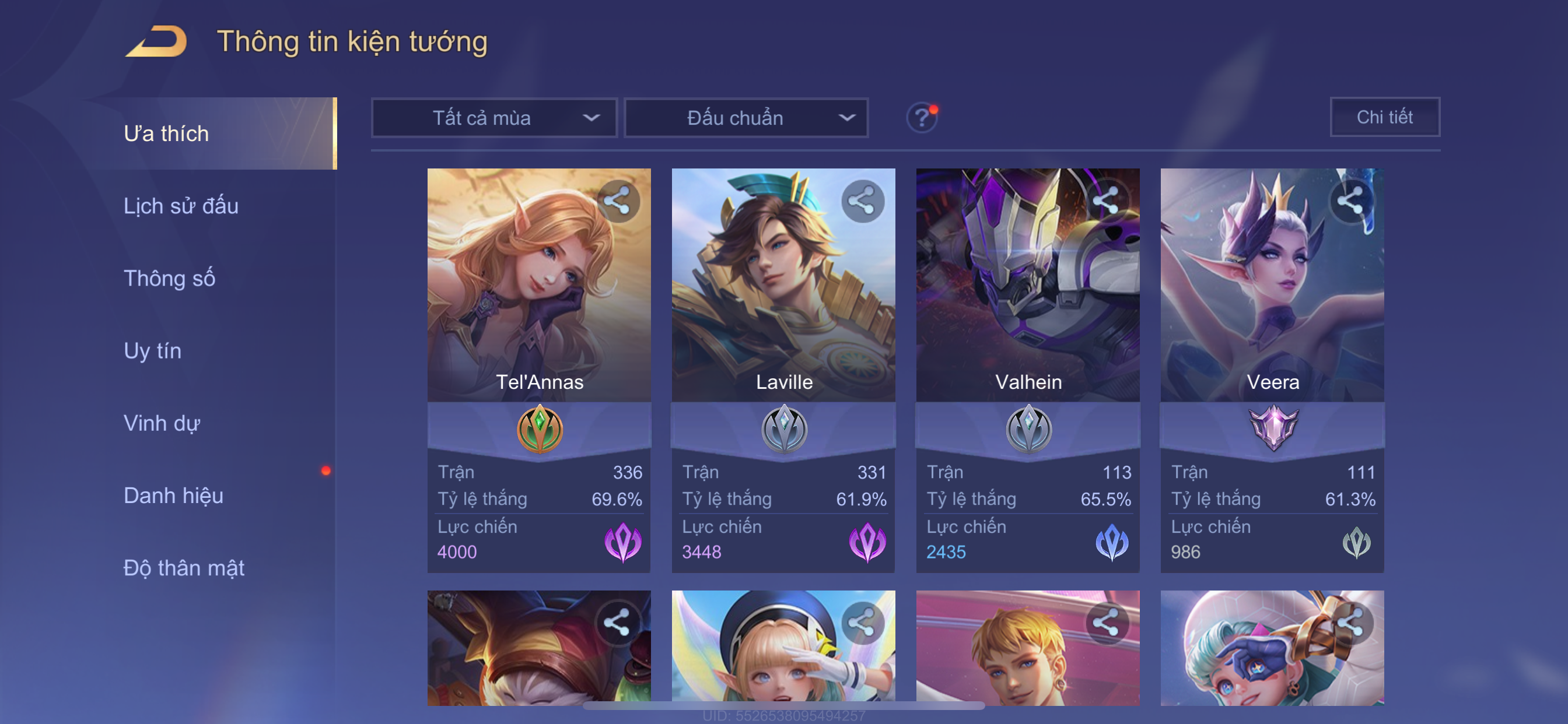1568x724 pixels.
Task: Open the Tất cả mùa dropdown
Action: coord(494,117)
